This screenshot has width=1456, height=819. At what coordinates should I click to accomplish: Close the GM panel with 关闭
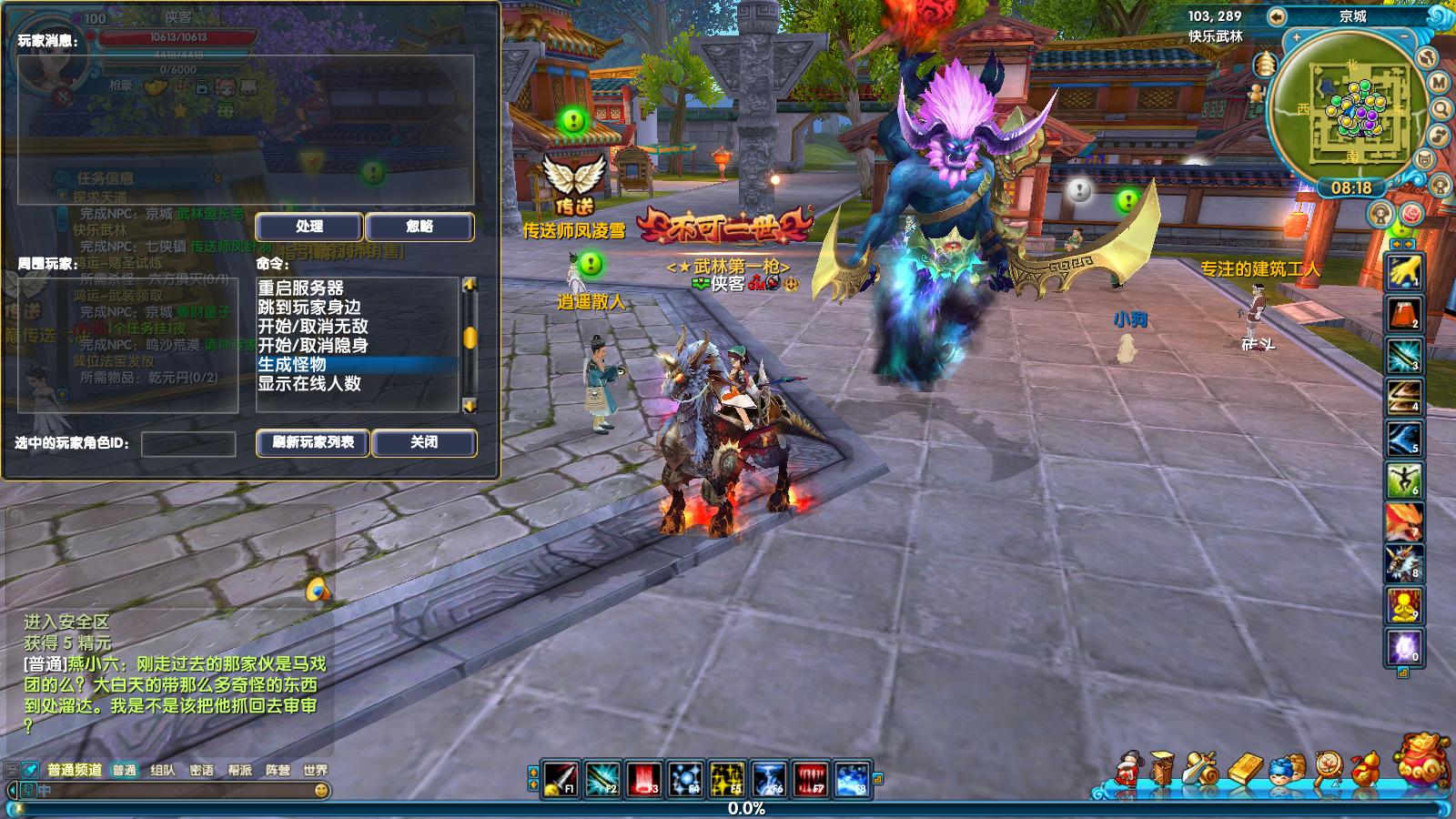[x=424, y=442]
